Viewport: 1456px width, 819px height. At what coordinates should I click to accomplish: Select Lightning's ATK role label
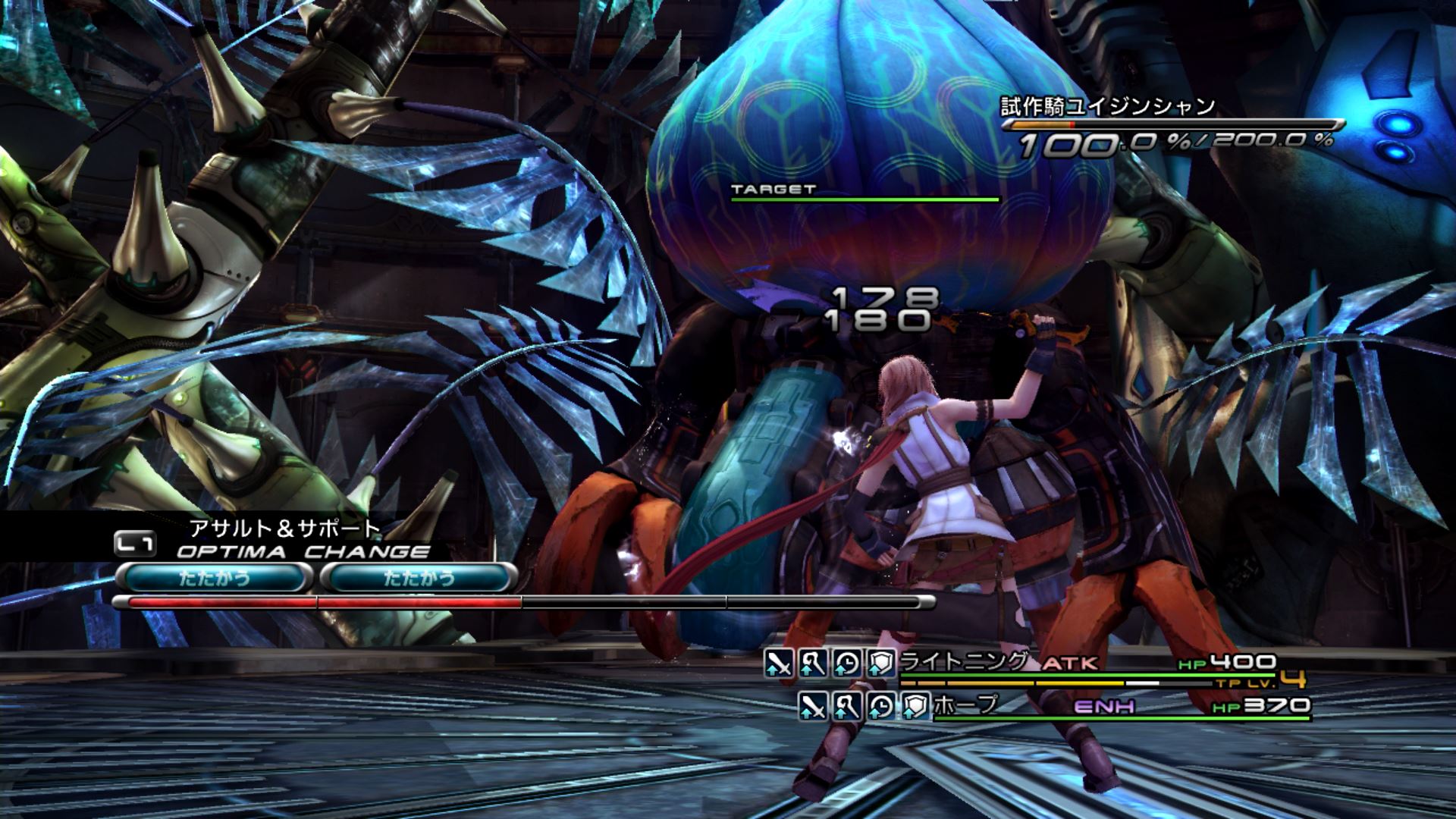(1070, 664)
